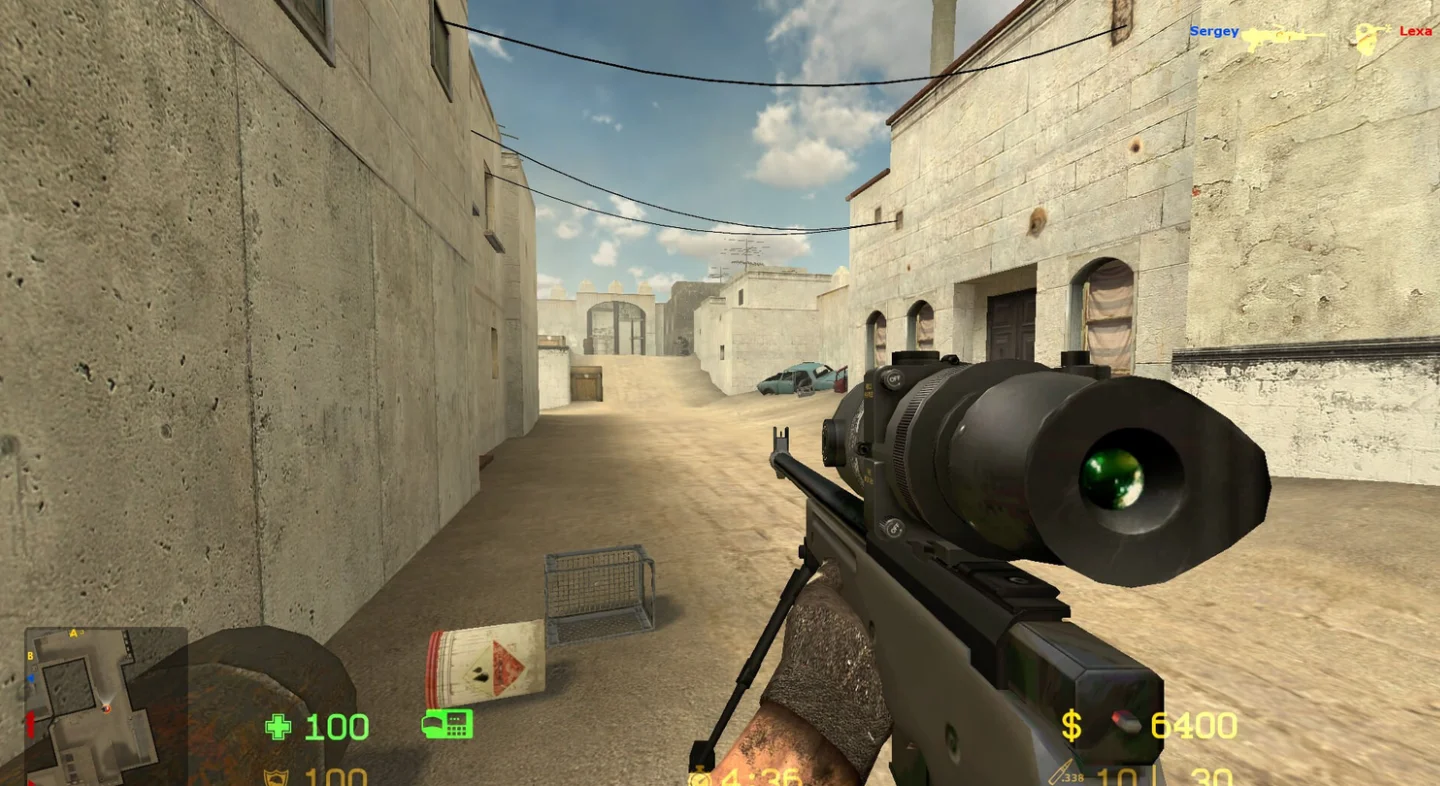Click the green buy zone icon
This screenshot has width=1440, height=786.
447,723
